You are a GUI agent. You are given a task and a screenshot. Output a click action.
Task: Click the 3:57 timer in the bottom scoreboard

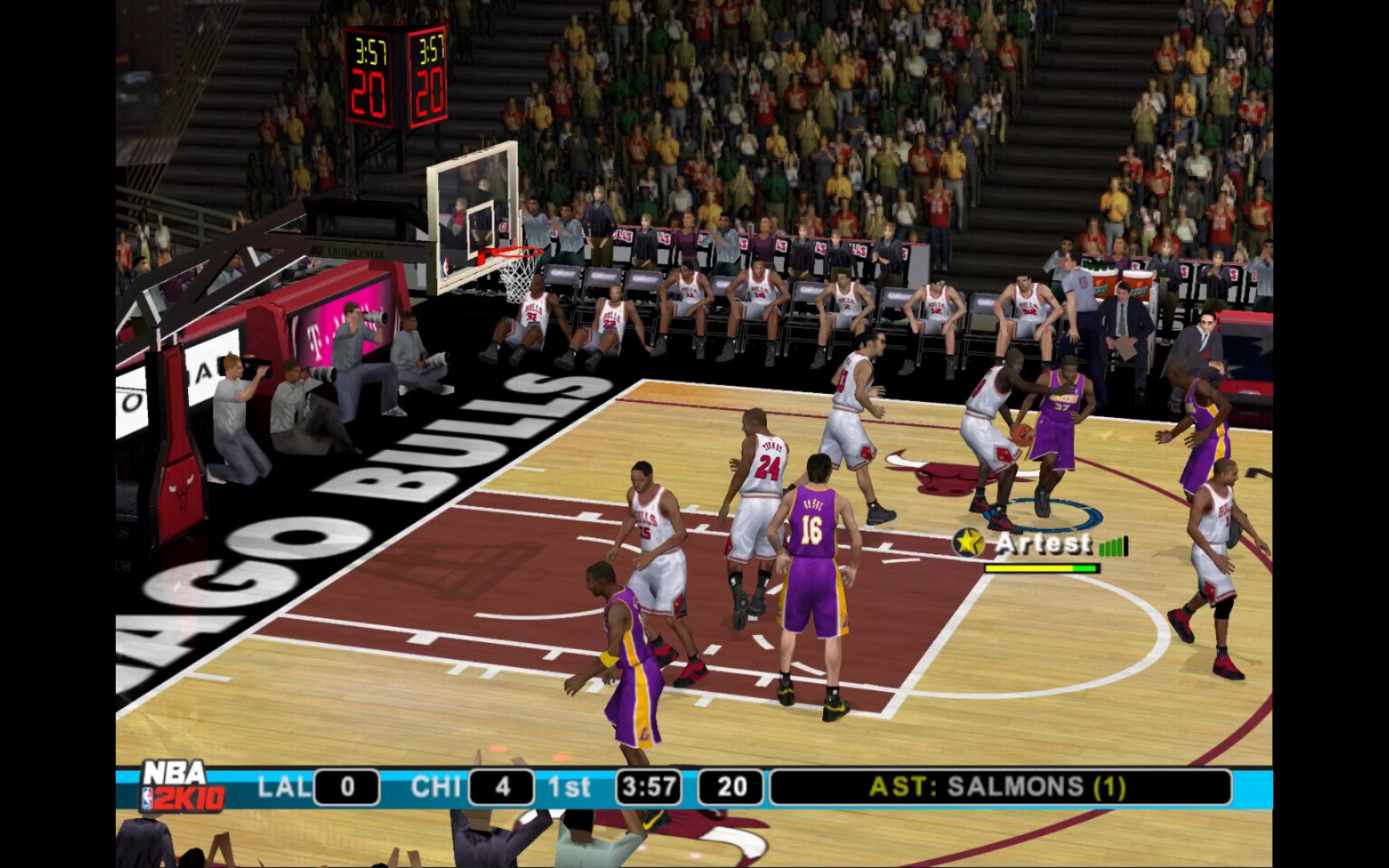pos(649,788)
